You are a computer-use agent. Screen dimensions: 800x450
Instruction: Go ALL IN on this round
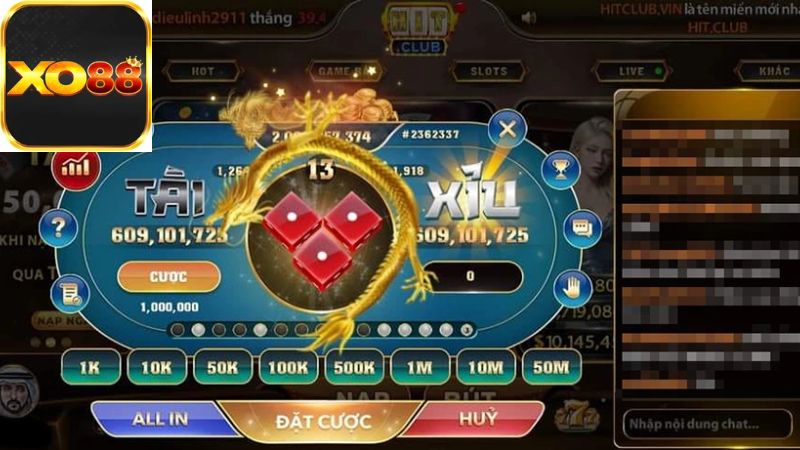click(x=159, y=419)
